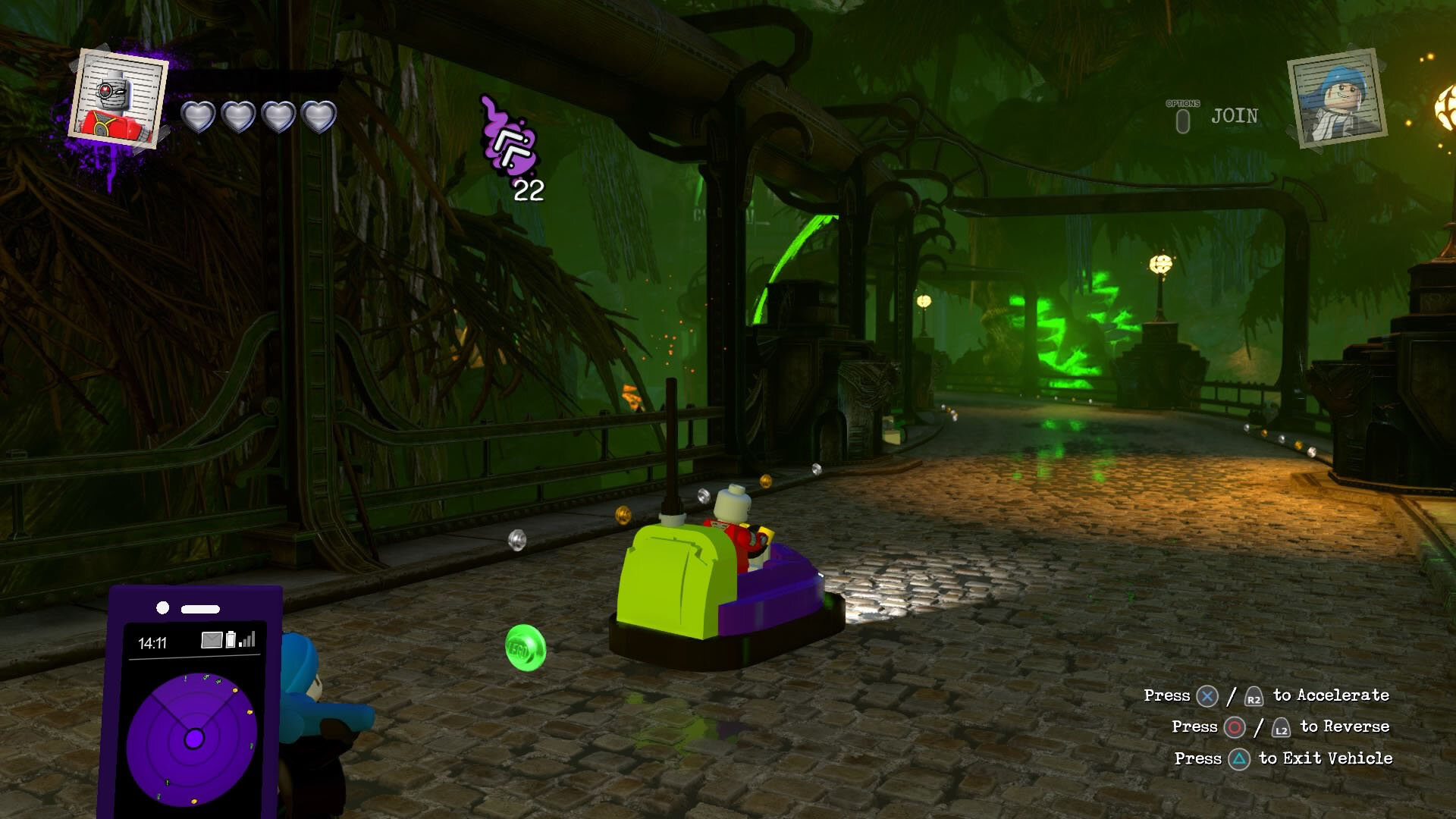Select the JOIN prompt for player two
This screenshot has width=1456, height=819.
point(1233,116)
